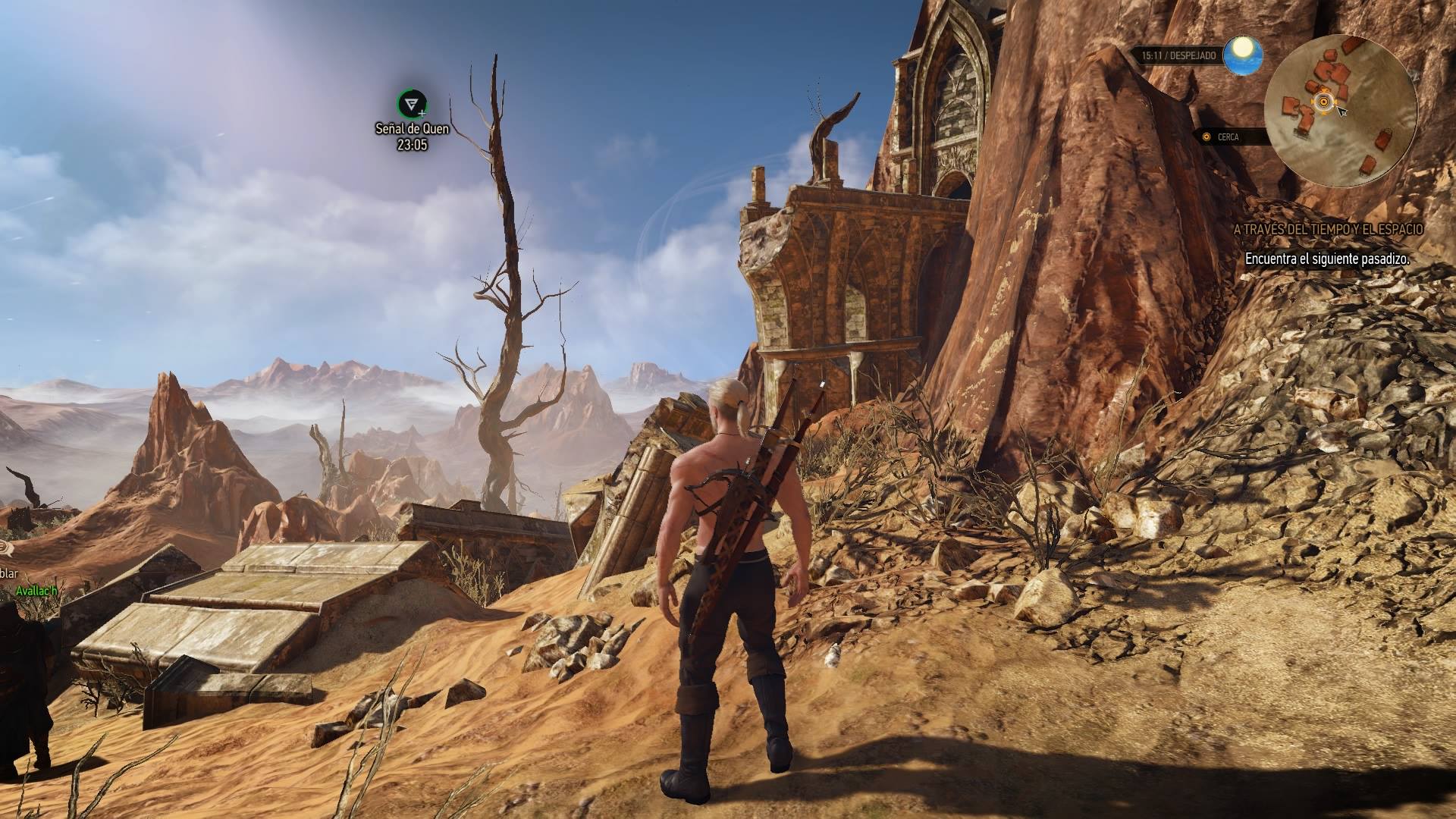Click the circular minimap
The width and height of the screenshot is (1456, 819).
1341,111
